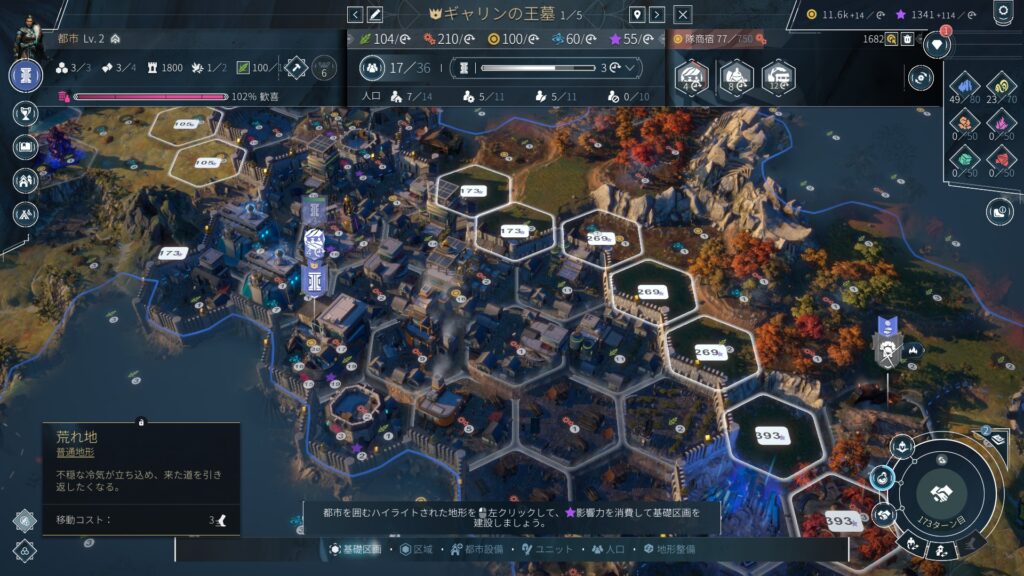Viewport: 1024px width, 576px height.
Task: Delete queue item with trash can icon
Action: (x=907, y=39)
